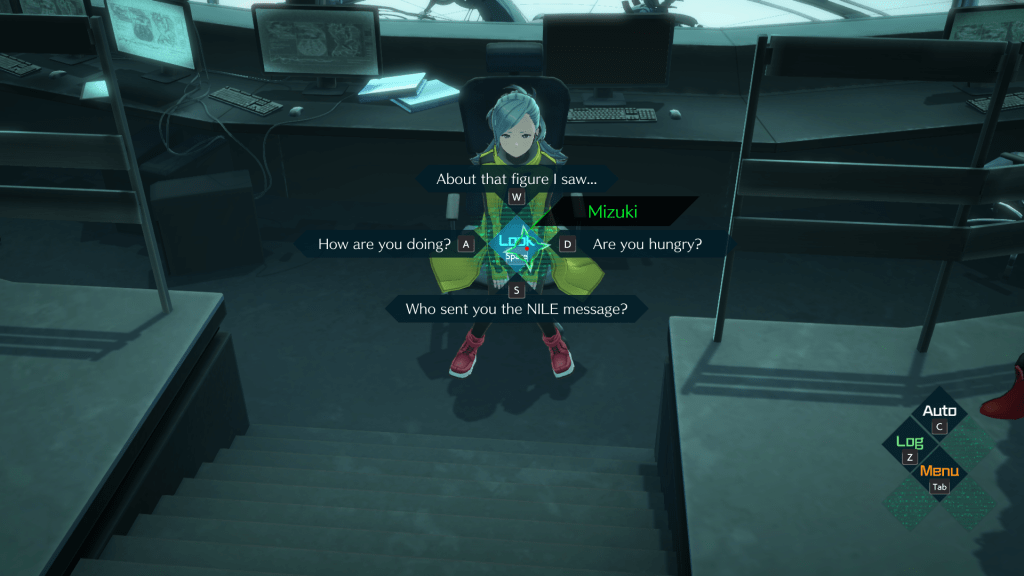Choose "How are you doing?" dialogue option
The height and width of the screenshot is (576, 1024).
384,244
